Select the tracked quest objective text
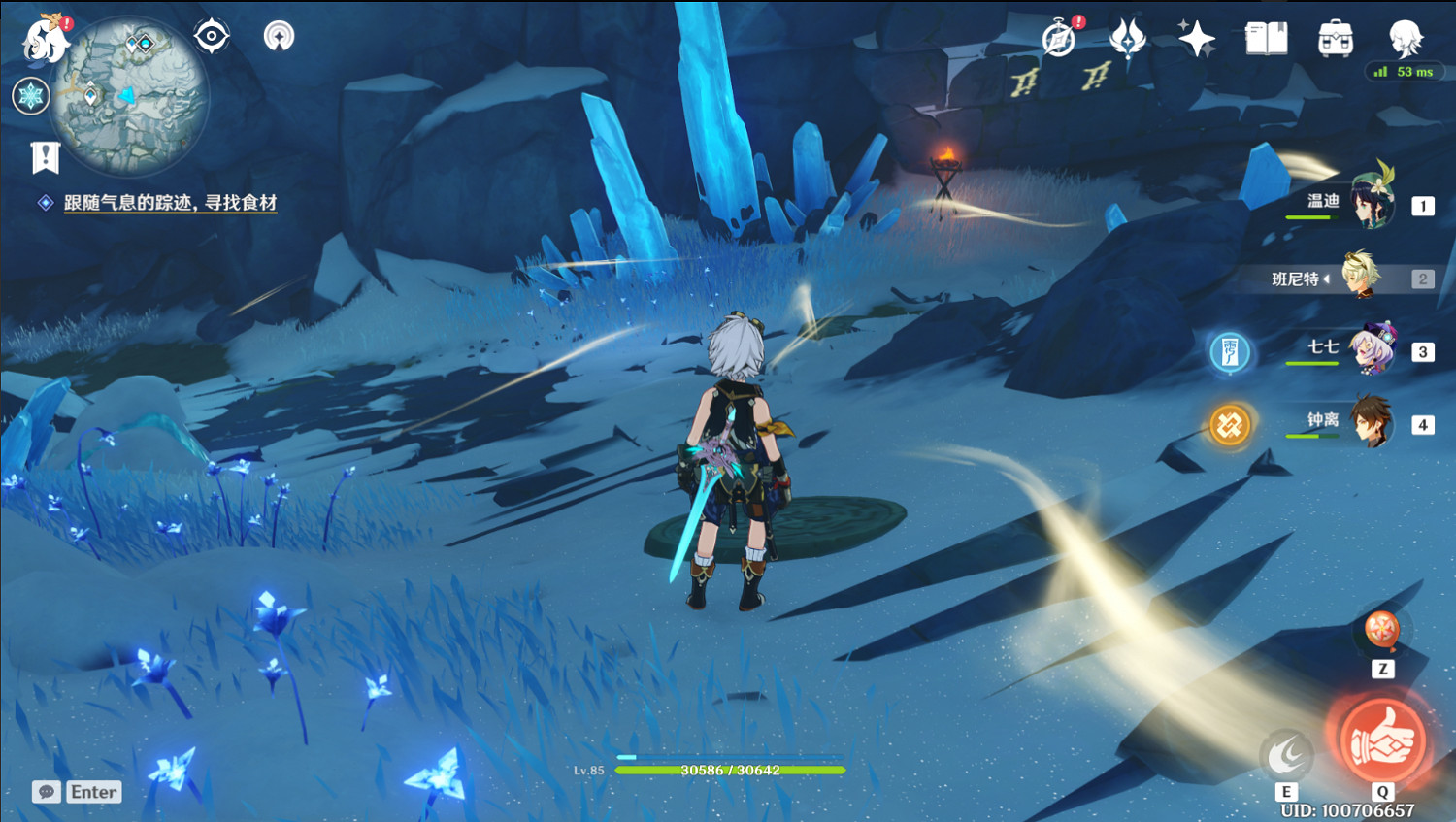This screenshot has width=1456, height=822. coord(170,203)
